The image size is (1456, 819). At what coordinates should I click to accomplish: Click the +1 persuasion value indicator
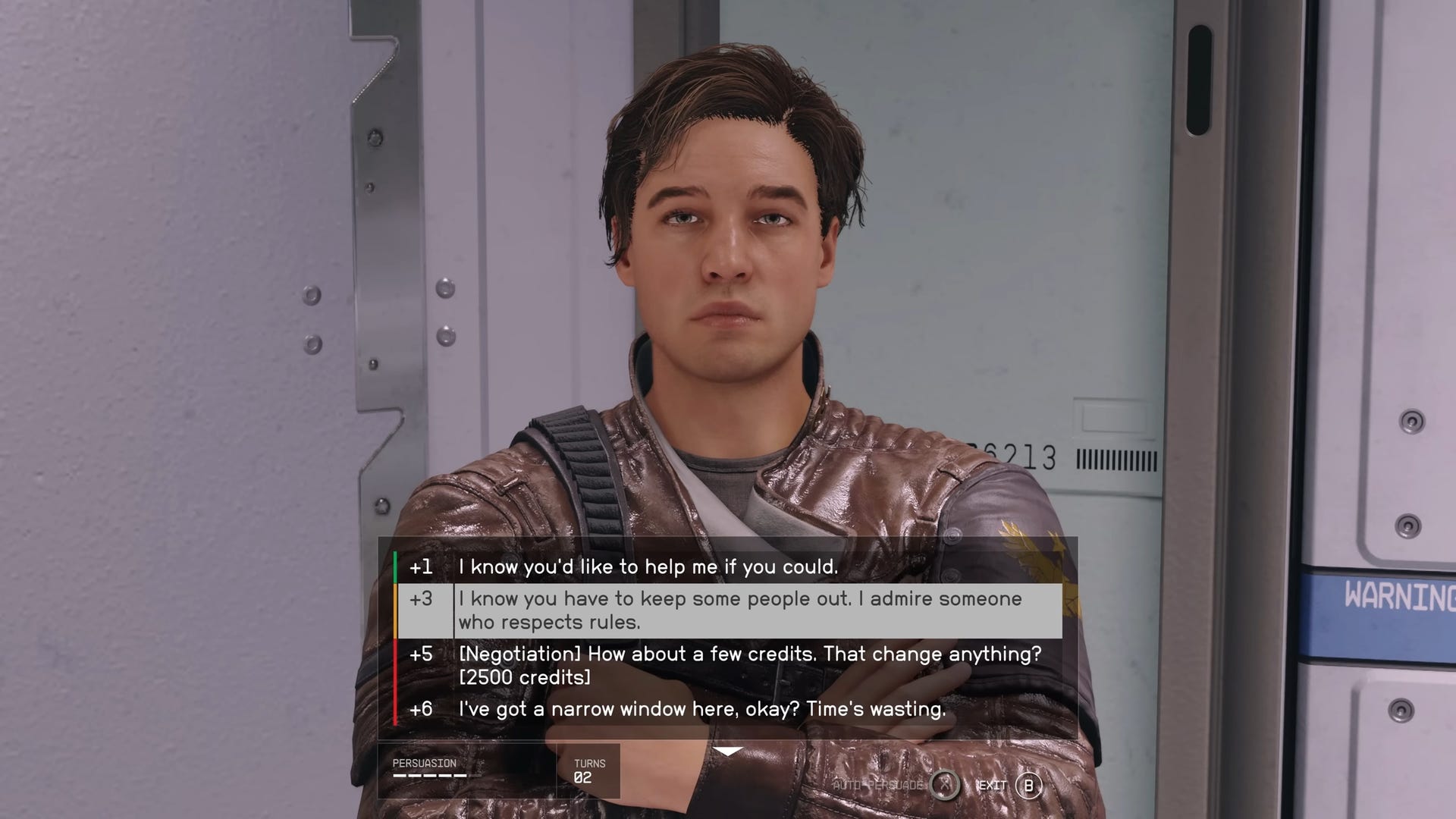[422, 566]
